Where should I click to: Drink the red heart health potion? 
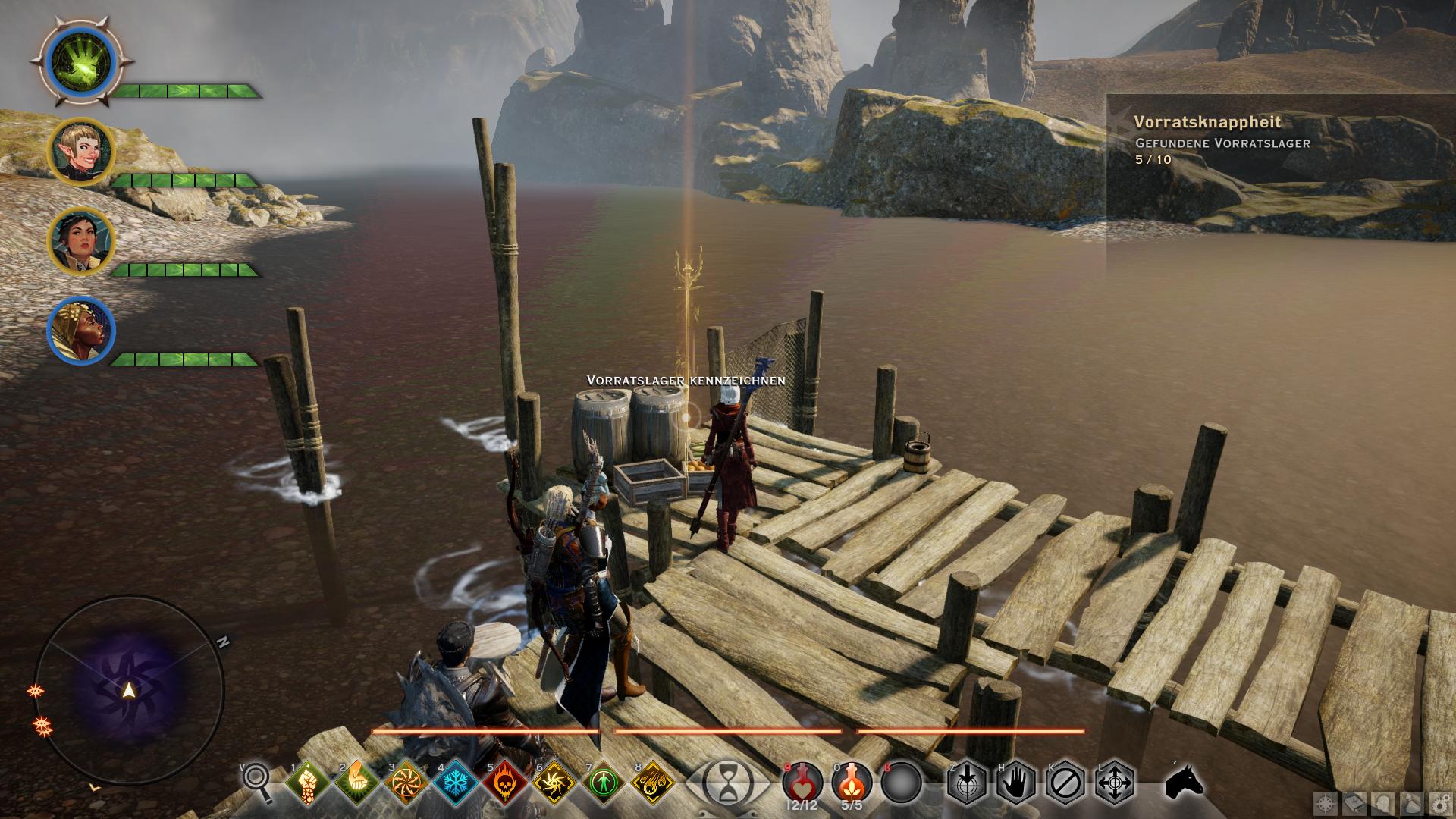802,781
